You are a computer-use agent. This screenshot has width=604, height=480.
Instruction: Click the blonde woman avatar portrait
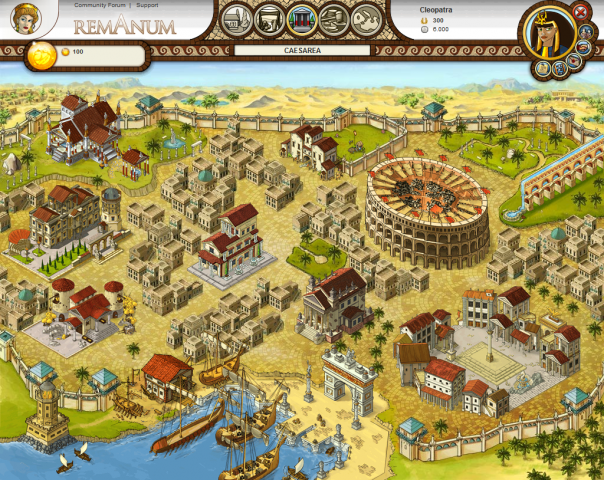(x=25, y=17)
